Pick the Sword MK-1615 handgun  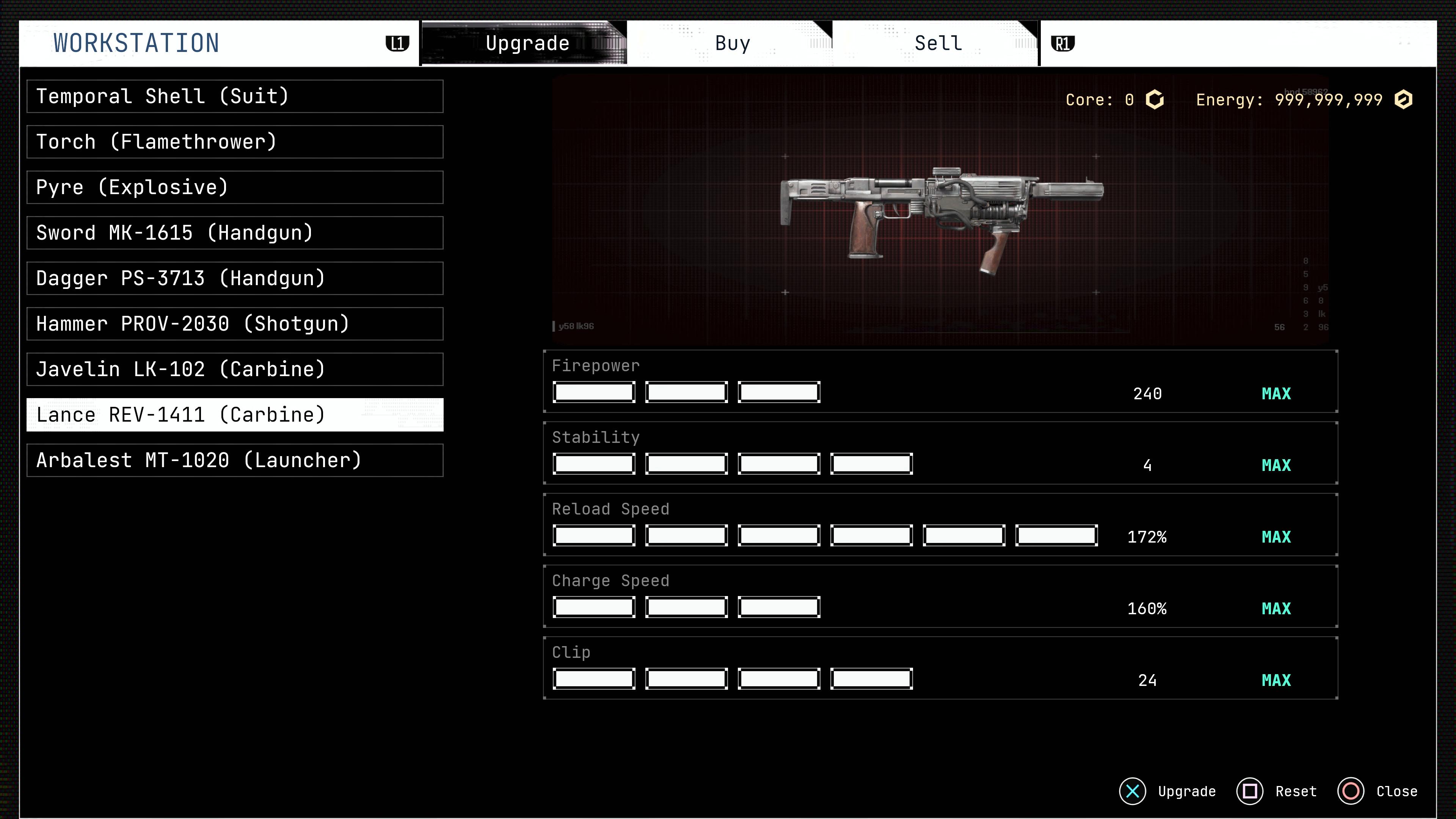[235, 233]
